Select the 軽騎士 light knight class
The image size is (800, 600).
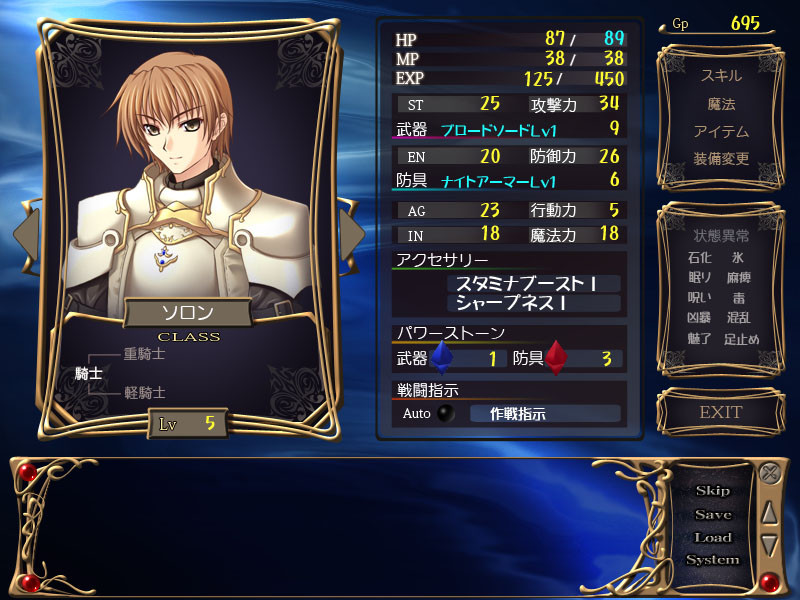point(144,393)
